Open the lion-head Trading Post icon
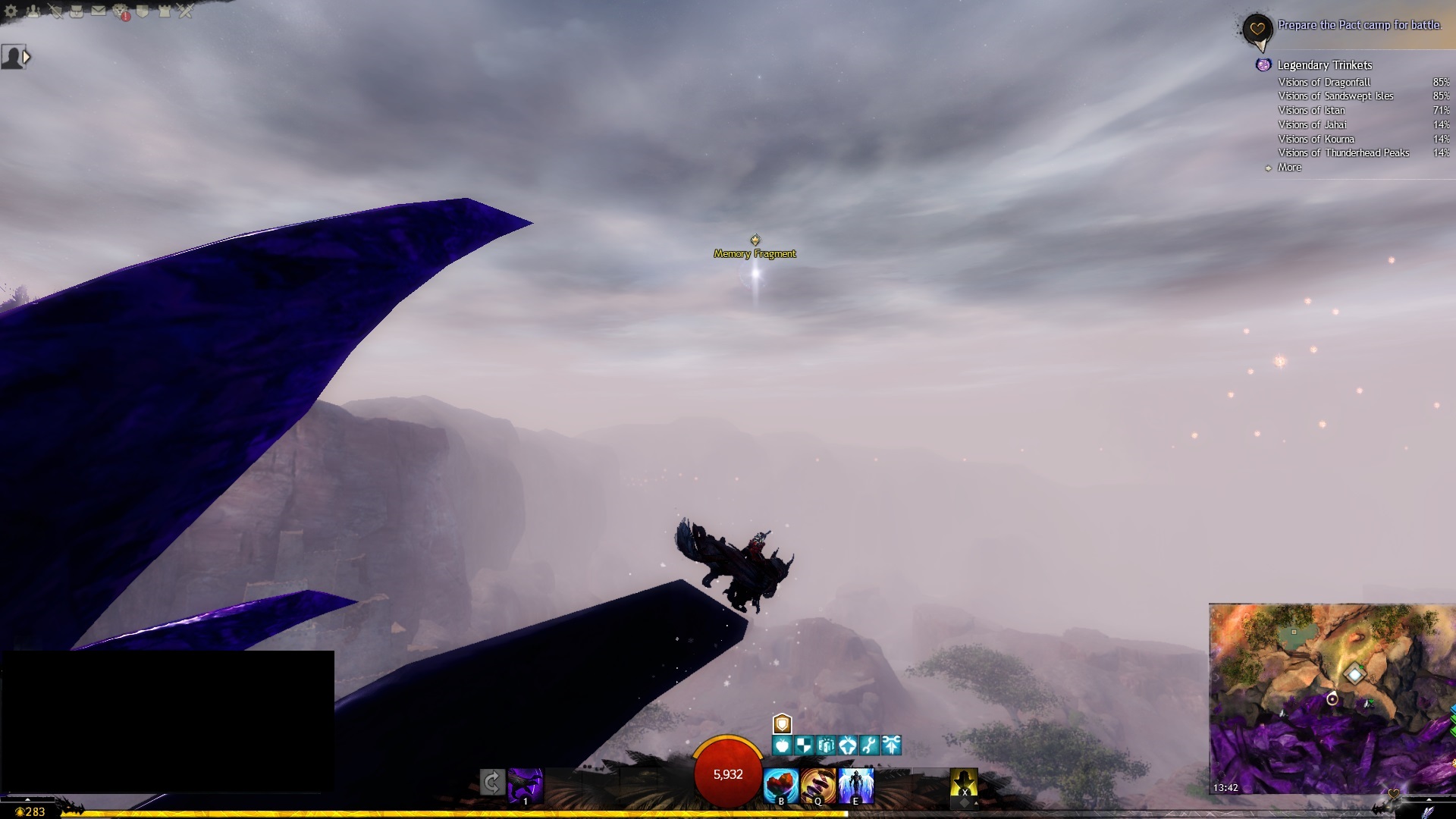The image size is (1456, 819). 121,11
